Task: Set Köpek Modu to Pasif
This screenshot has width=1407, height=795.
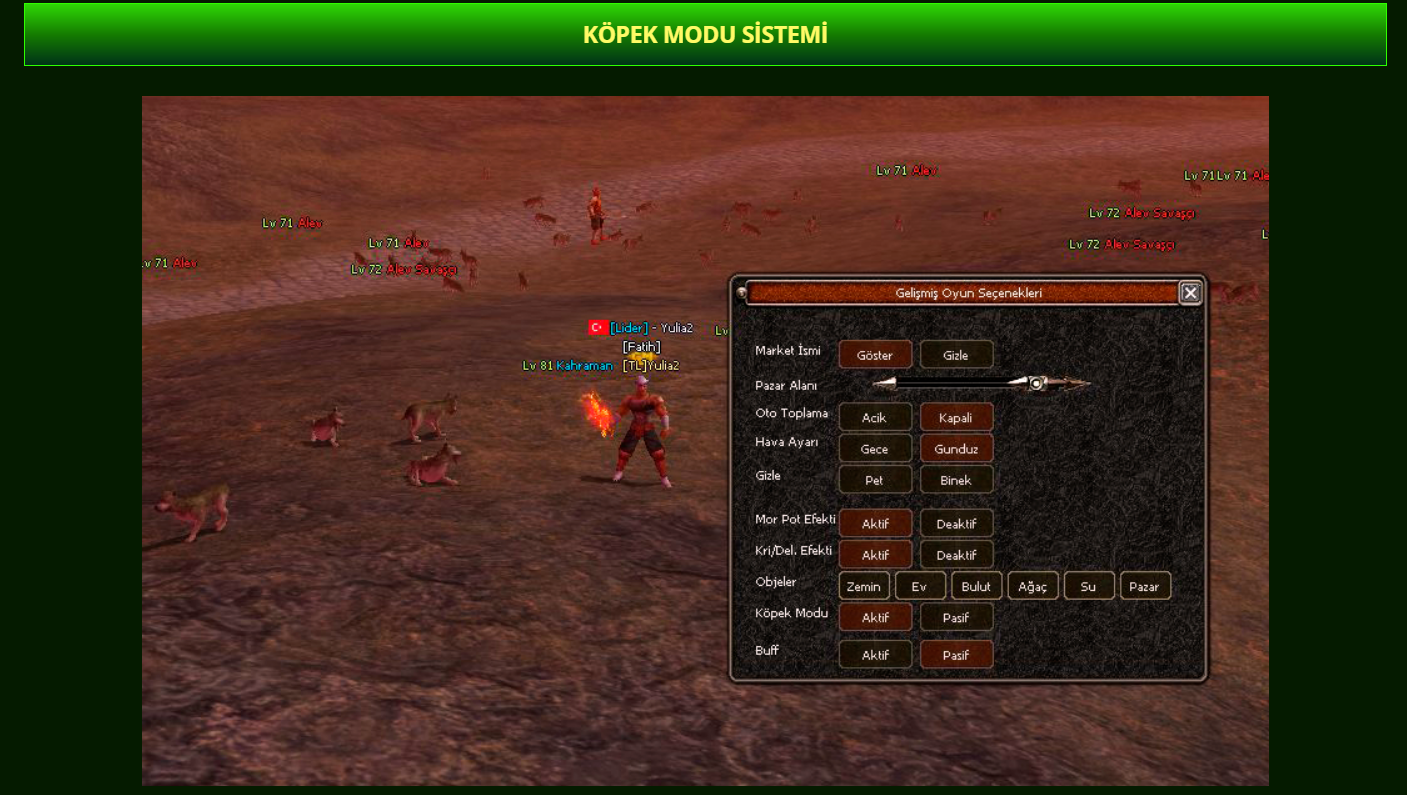Action: pos(956,618)
